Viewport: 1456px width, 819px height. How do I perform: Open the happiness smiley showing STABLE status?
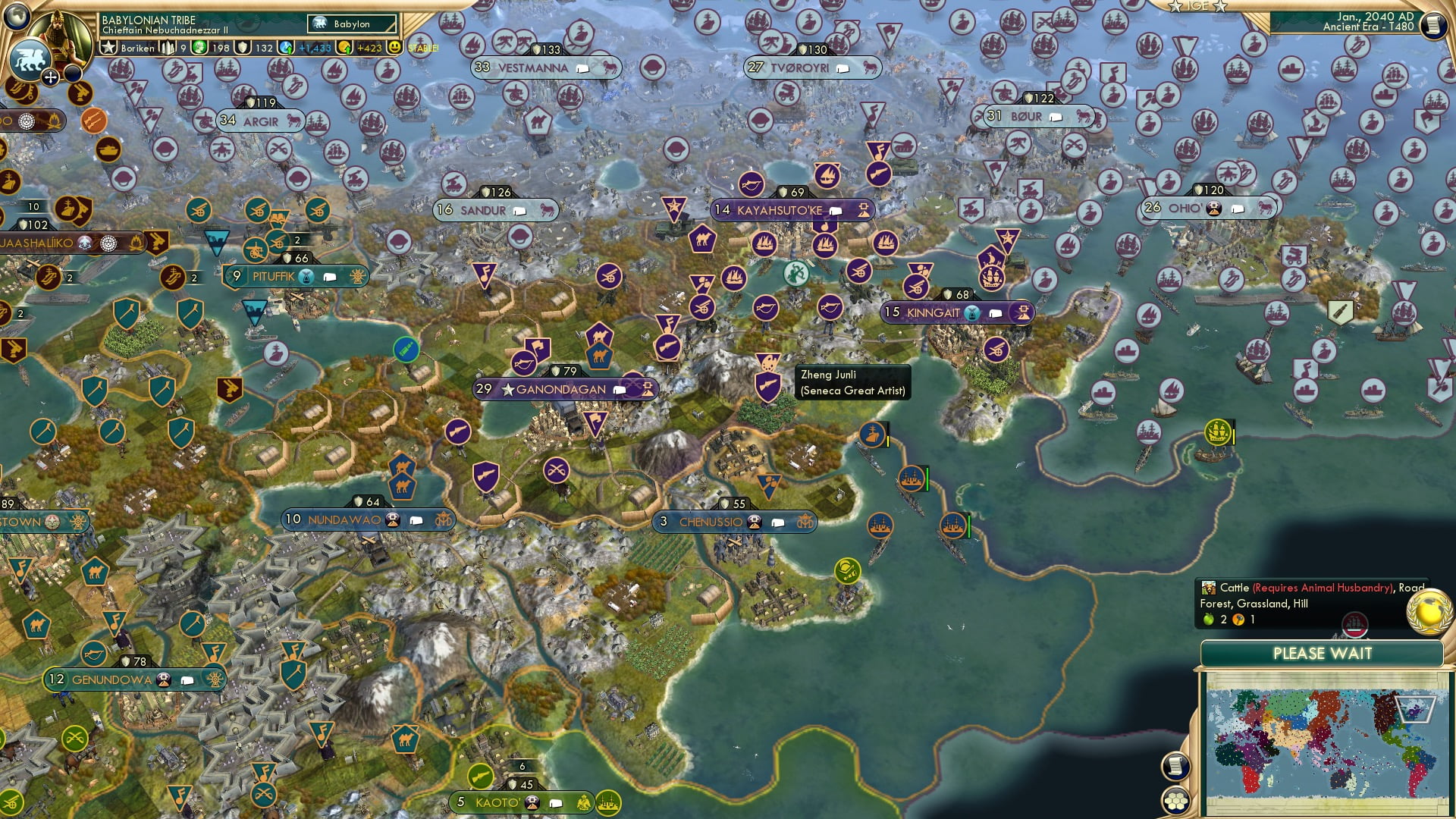(394, 49)
